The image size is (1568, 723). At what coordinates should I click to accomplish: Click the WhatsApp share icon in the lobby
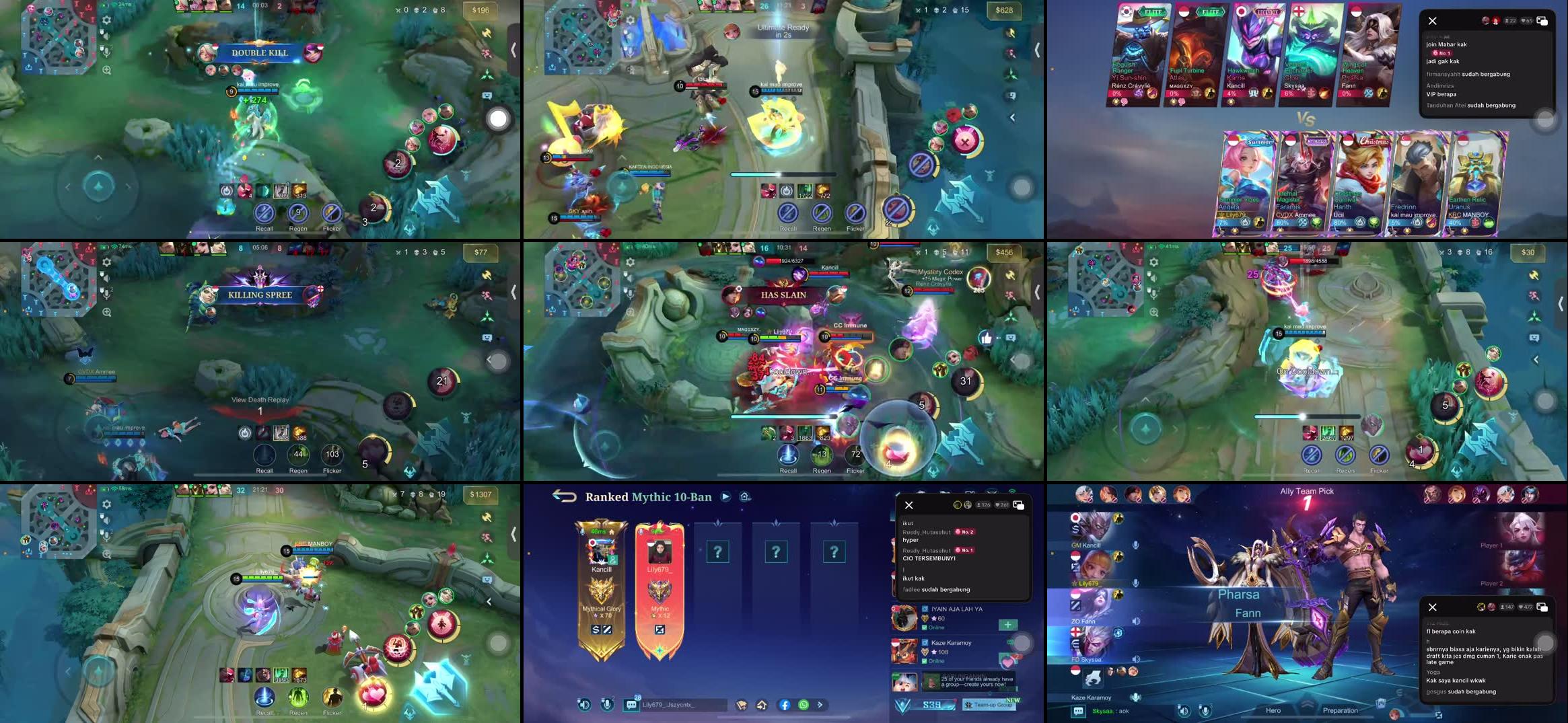point(804,704)
